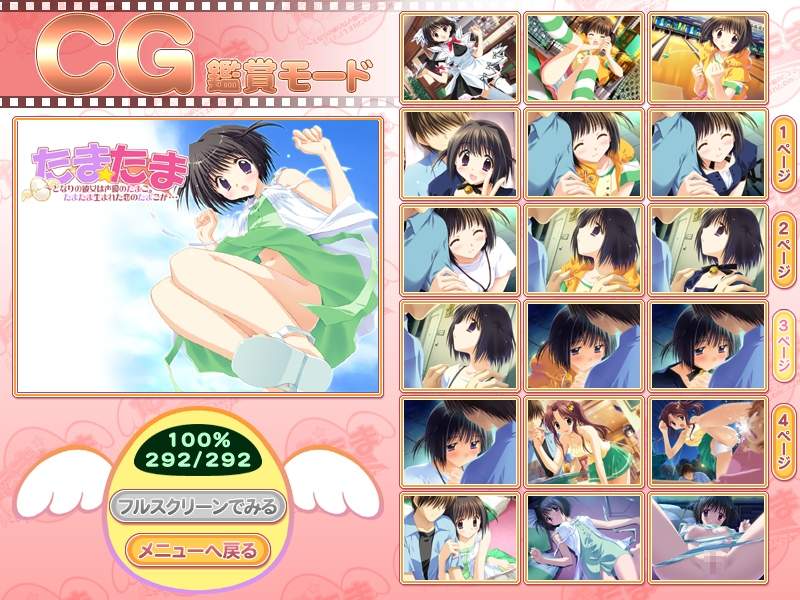Click the large たまたま title CG preview

(198, 256)
